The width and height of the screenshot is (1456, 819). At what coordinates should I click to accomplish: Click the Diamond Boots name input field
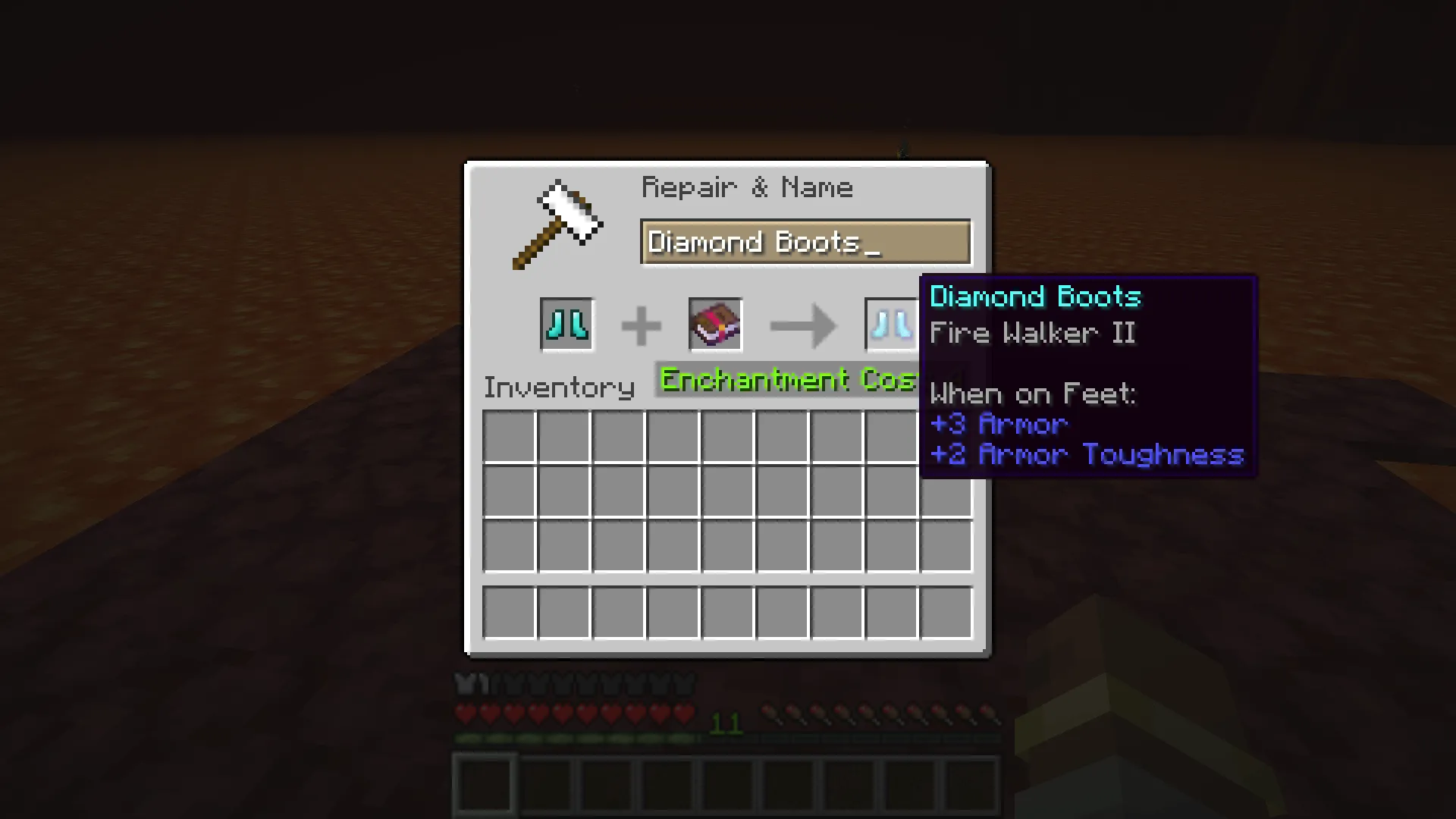pos(805,241)
